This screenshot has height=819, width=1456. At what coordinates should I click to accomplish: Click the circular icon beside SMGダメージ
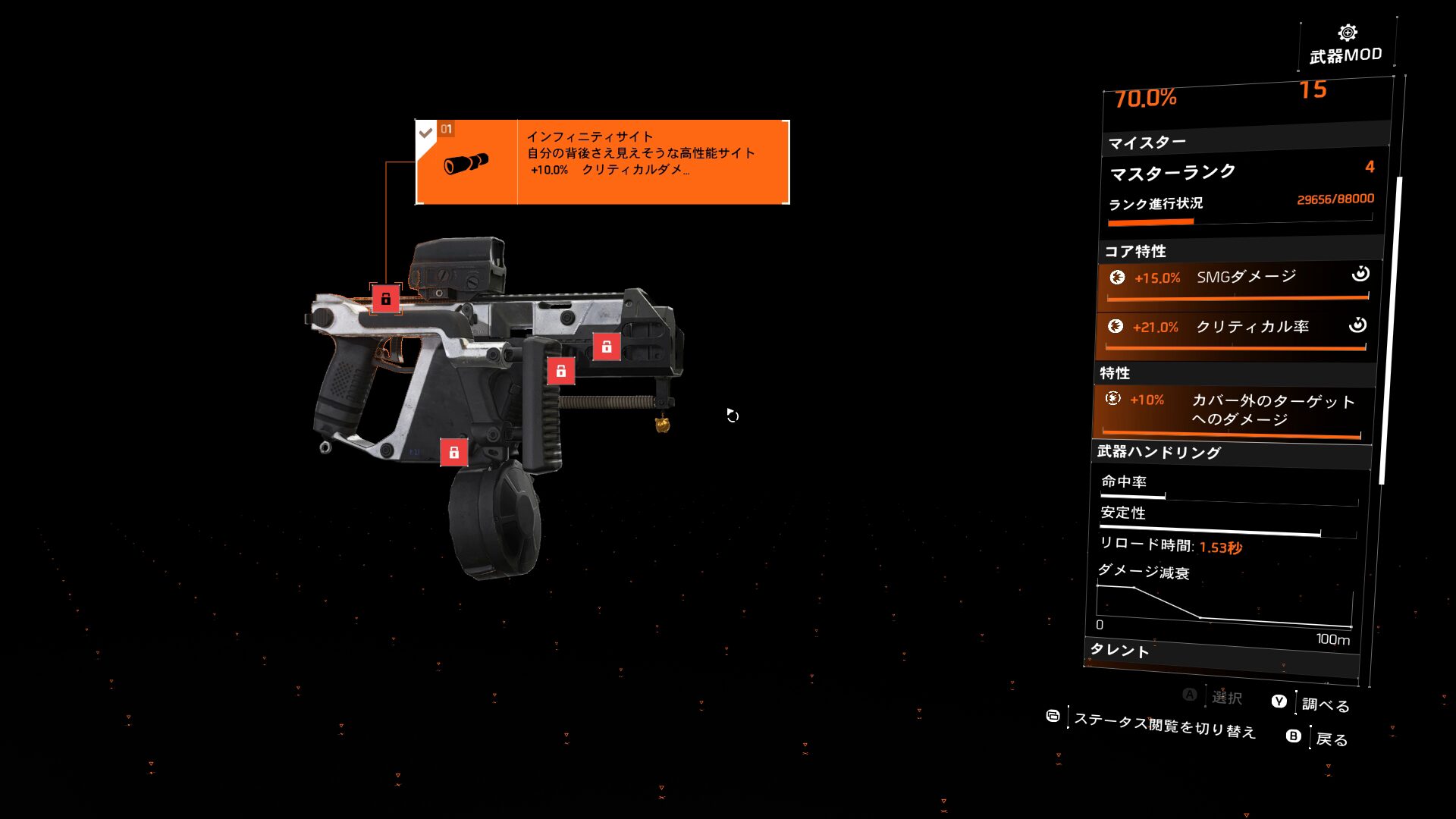1360,274
